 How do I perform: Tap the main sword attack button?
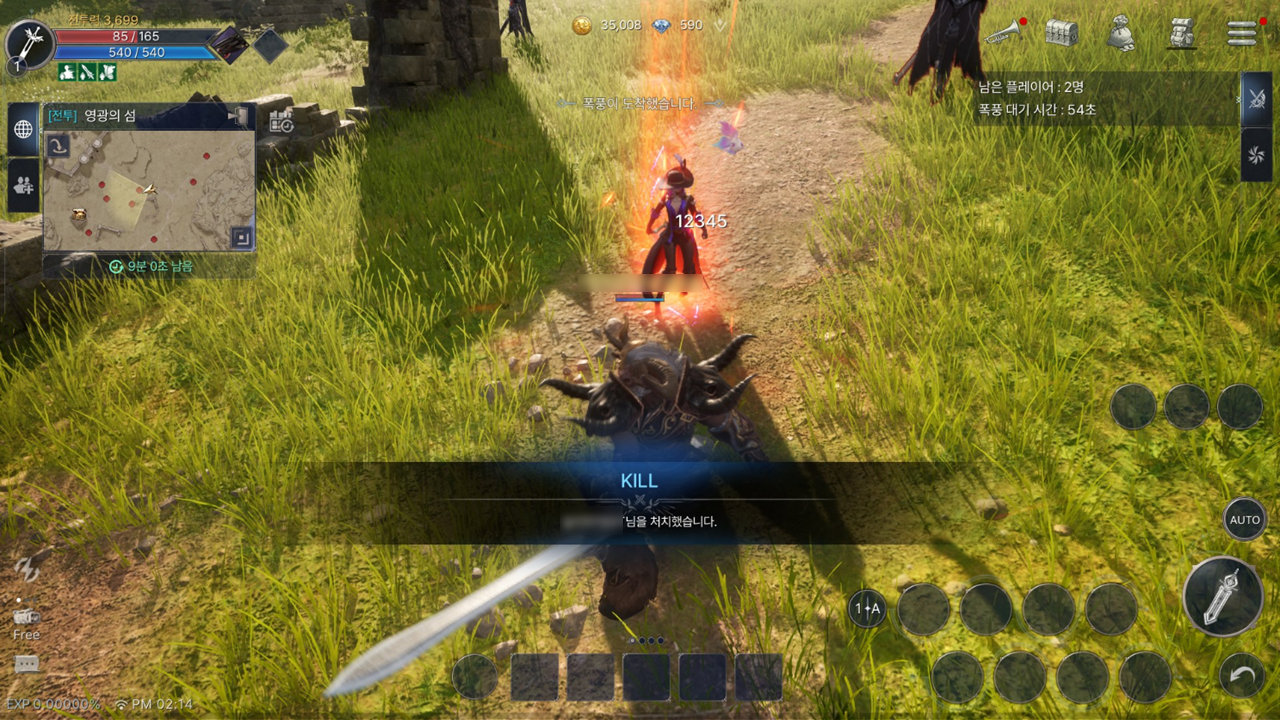pyautogui.click(x=1222, y=597)
